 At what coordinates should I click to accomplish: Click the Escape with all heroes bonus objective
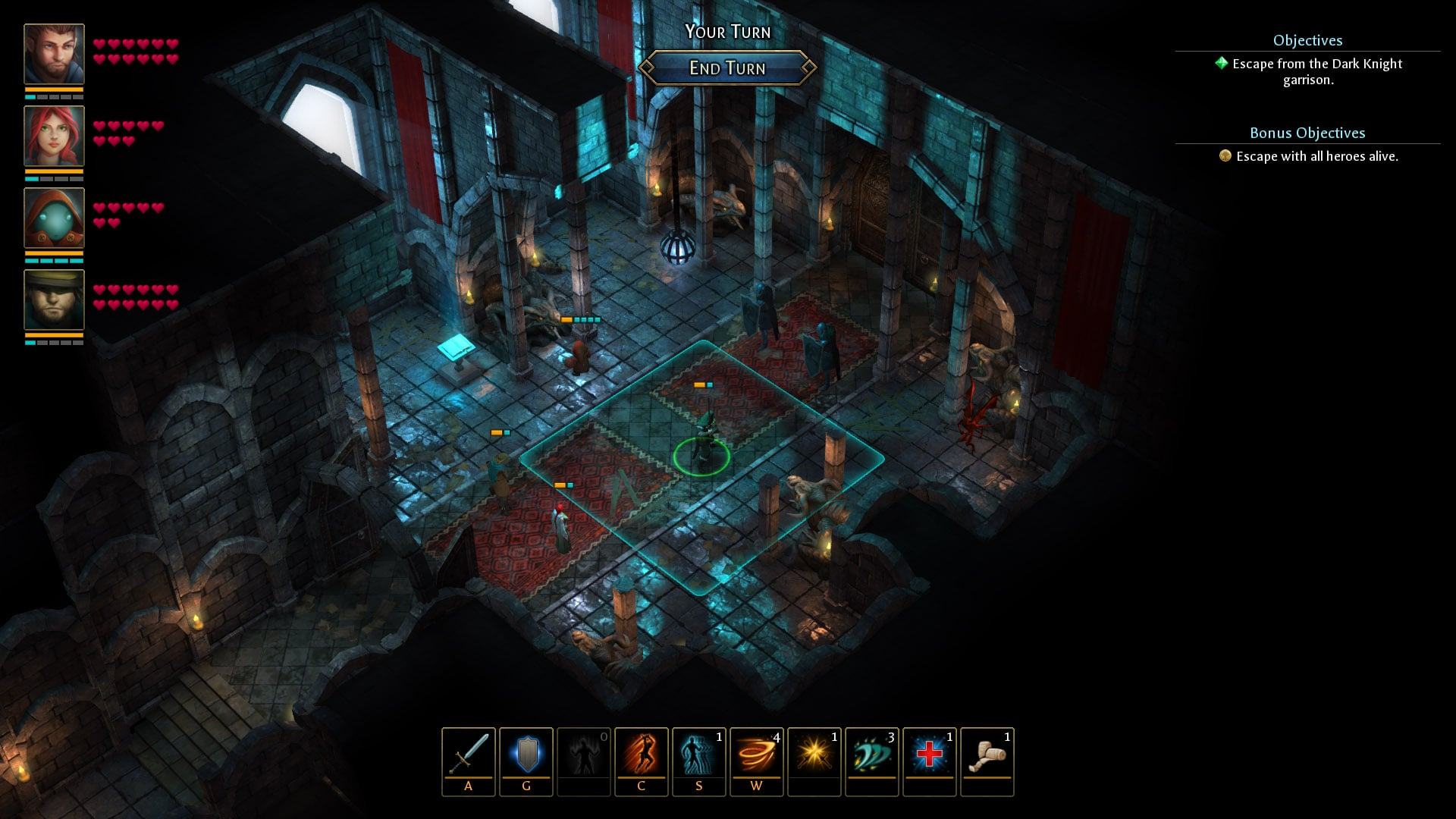pos(1316,156)
